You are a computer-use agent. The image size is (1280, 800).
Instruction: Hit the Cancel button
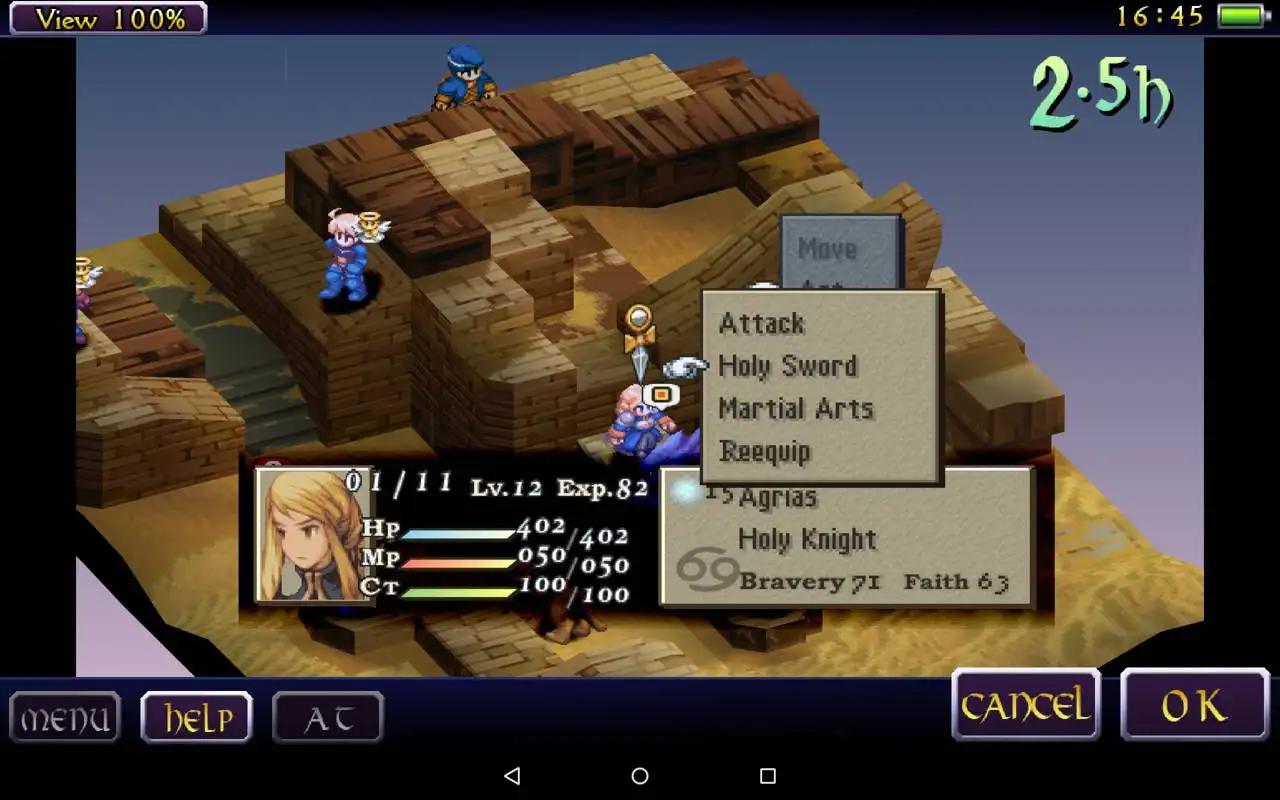(1025, 706)
